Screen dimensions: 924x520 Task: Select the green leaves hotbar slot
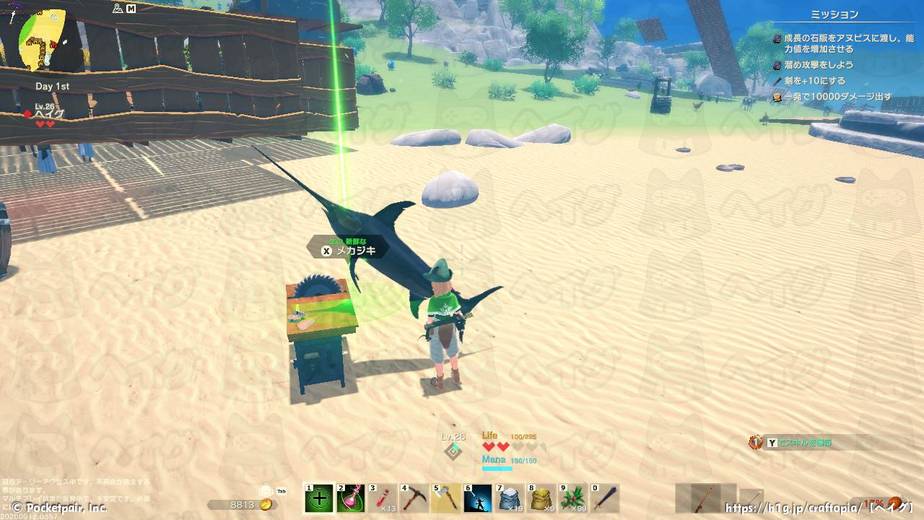pos(574,498)
